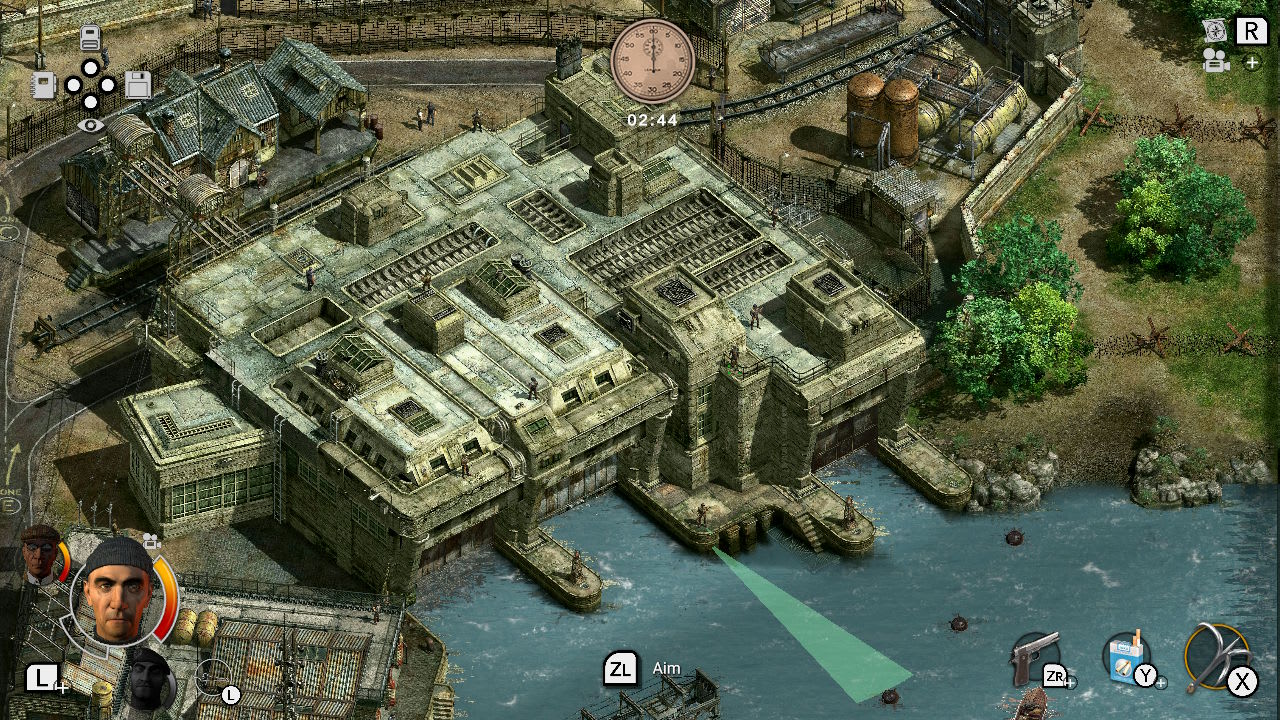Select the floppy disk save icon

coord(138,84)
